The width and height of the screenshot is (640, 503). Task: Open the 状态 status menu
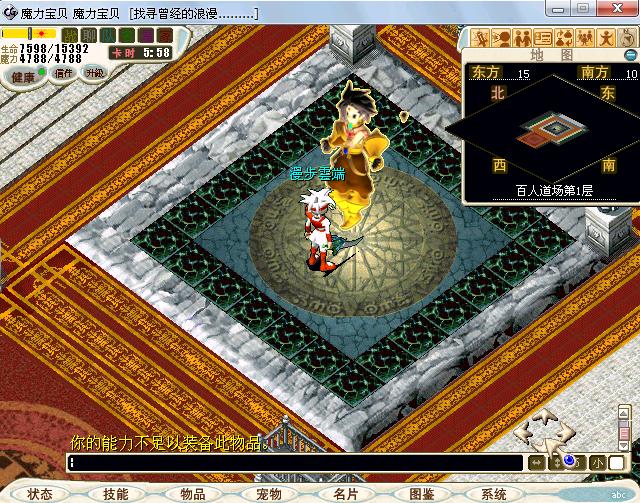pyautogui.click(x=40, y=494)
